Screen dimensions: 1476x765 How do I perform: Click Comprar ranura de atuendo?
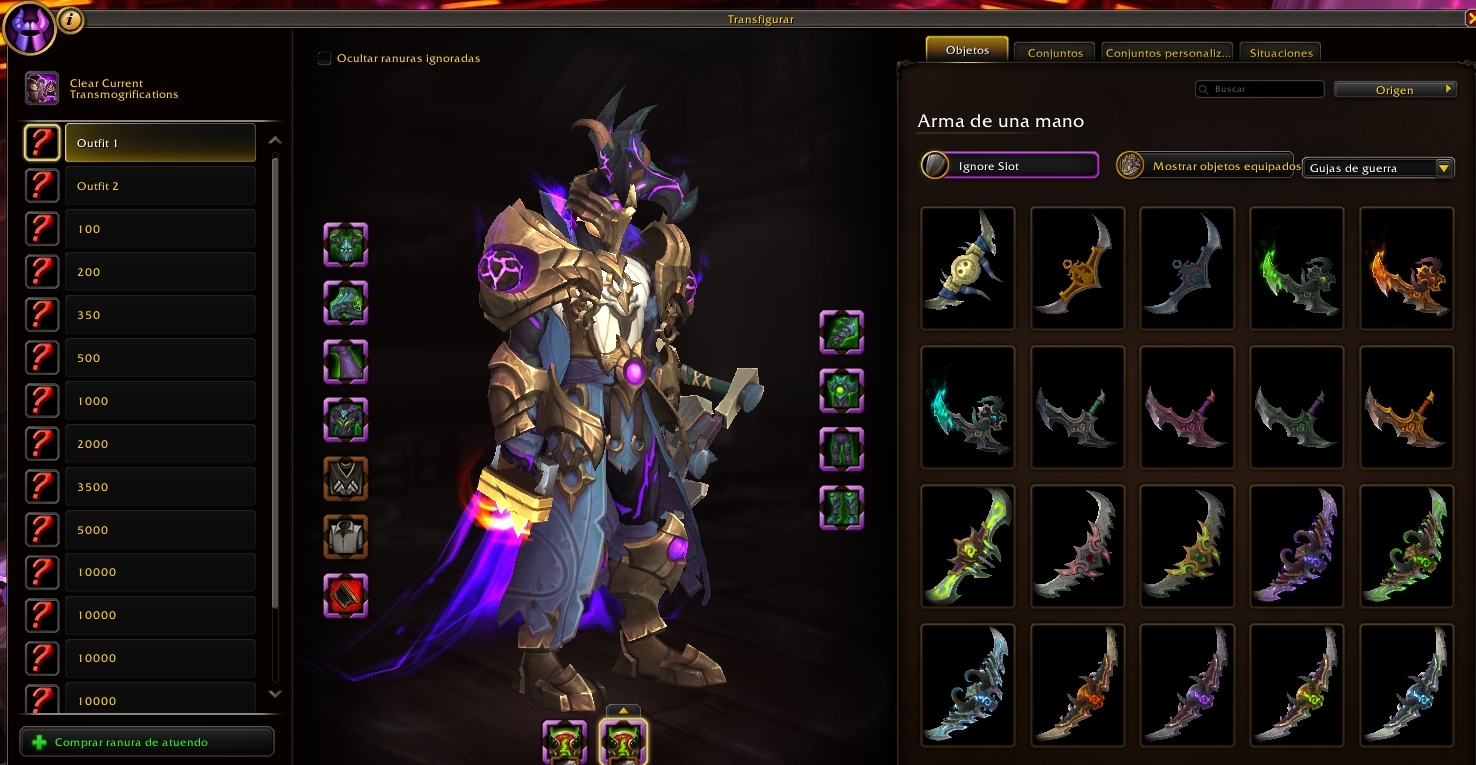146,742
